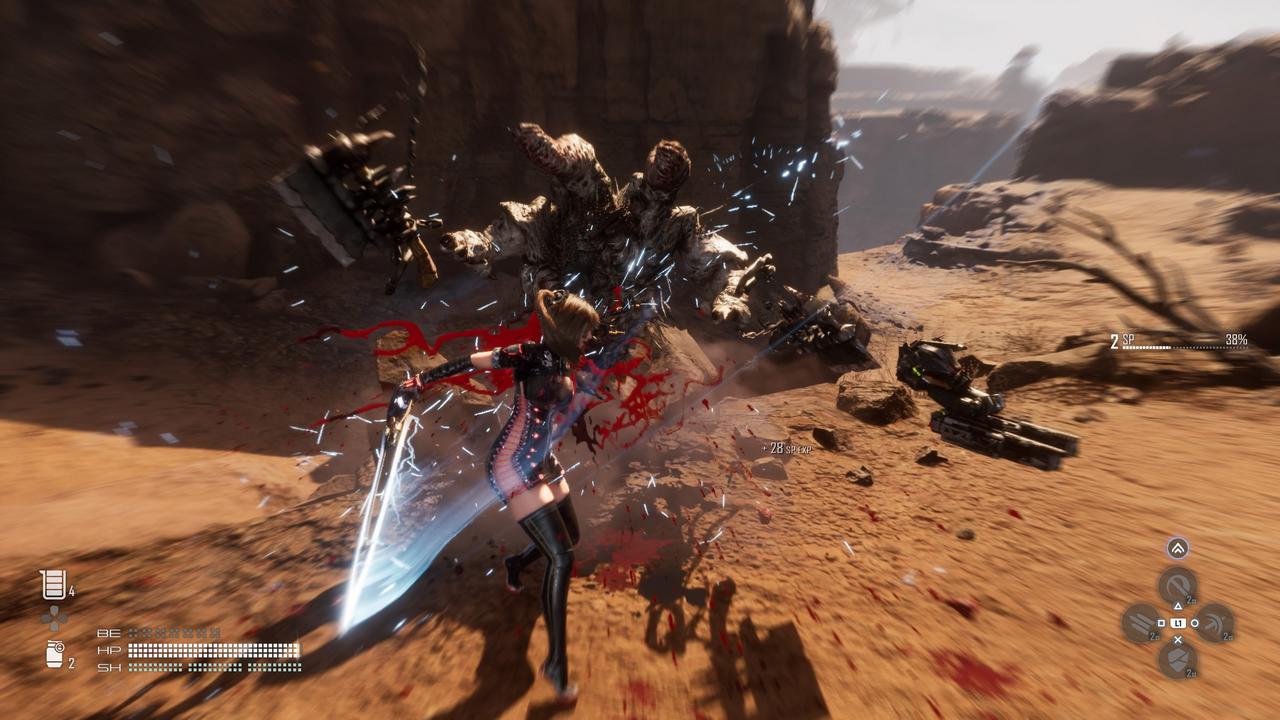Click the Circle button prompt beside L1
1280x720 pixels.
[1195, 623]
